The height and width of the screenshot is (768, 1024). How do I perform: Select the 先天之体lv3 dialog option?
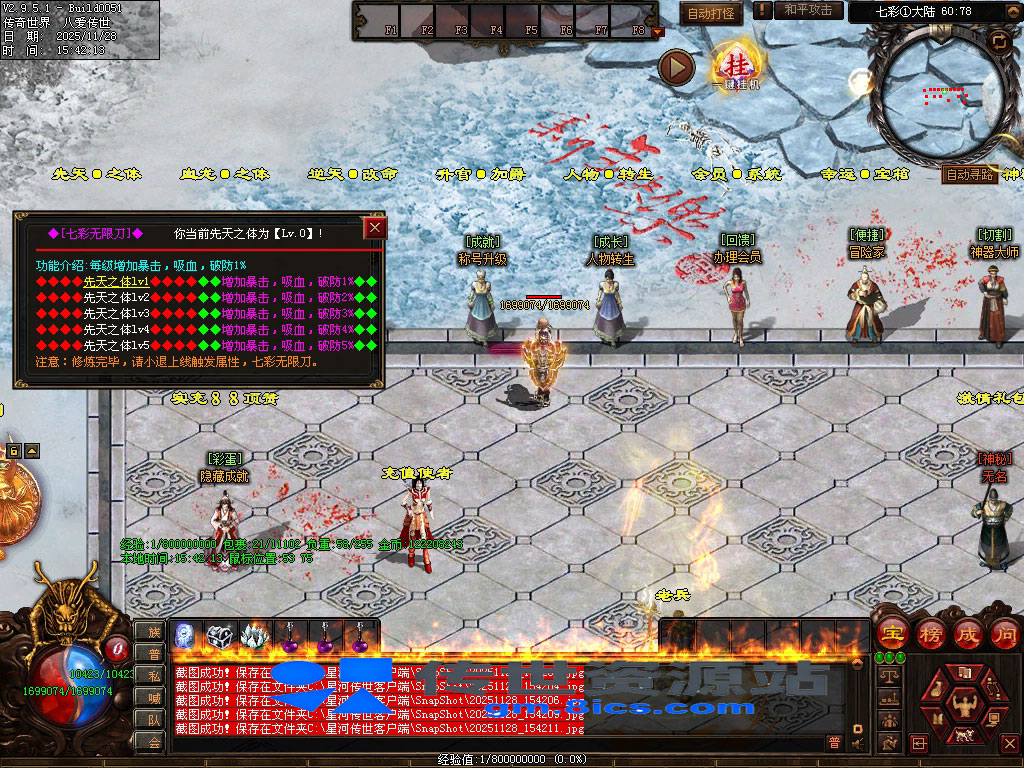tap(116, 313)
